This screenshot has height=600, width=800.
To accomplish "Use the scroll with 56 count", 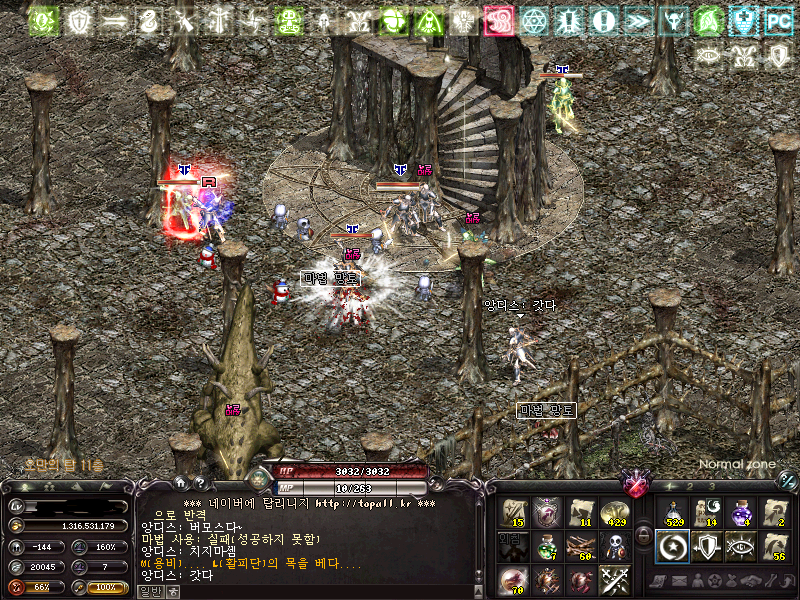I will tap(775, 547).
